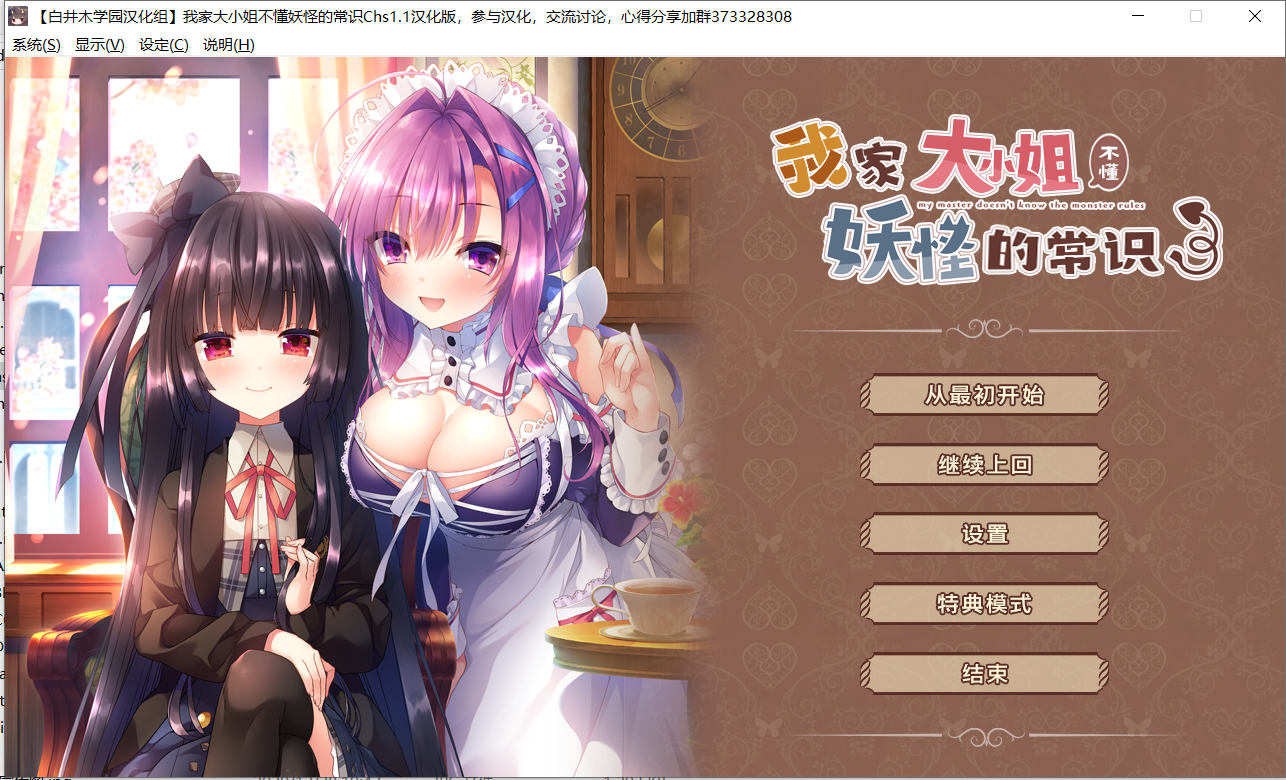Minimize the game window
1286x780 pixels.
click(x=1136, y=15)
